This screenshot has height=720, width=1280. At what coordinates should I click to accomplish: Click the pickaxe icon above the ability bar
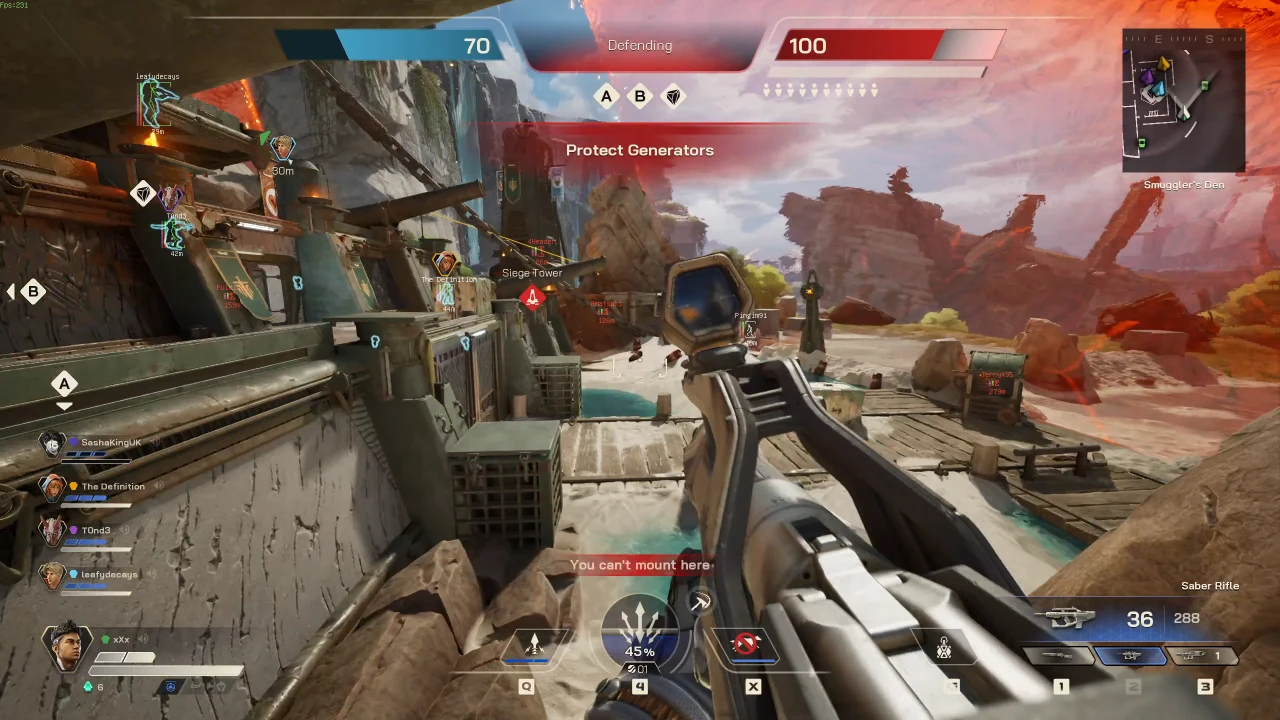pyautogui.click(x=700, y=601)
